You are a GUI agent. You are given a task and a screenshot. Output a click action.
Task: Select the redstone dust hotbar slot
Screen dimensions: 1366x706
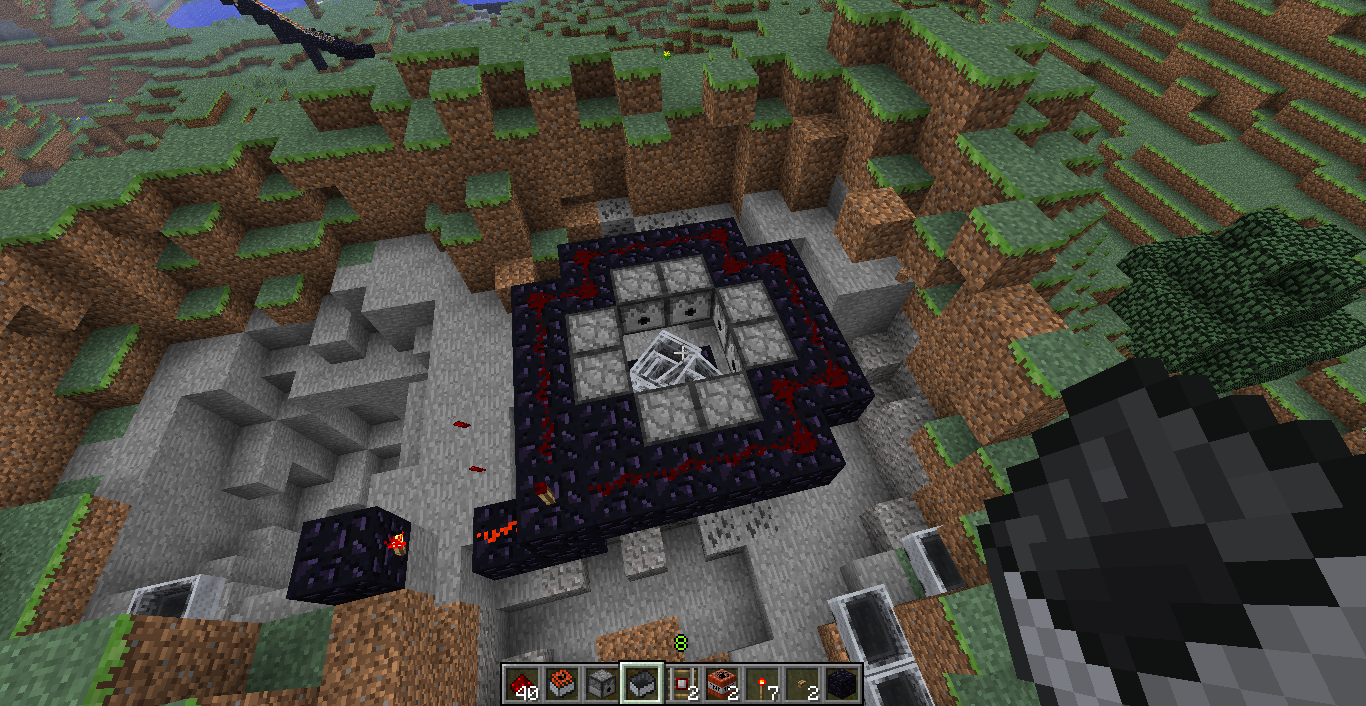(520, 683)
